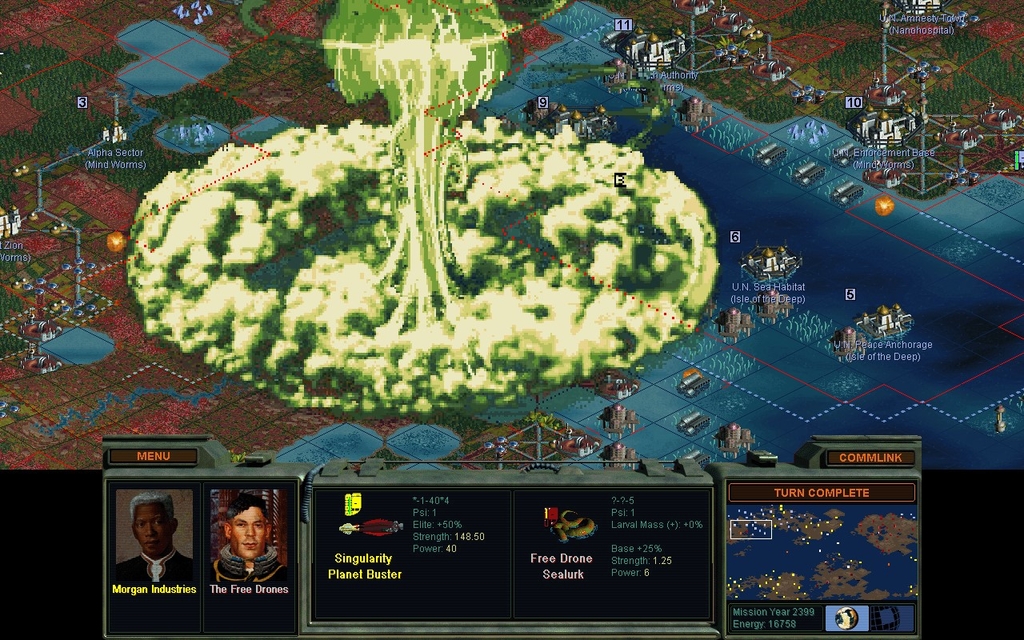The height and width of the screenshot is (640, 1024).
Task: Activate the planet globe view icon
Action: pyautogui.click(x=846, y=618)
